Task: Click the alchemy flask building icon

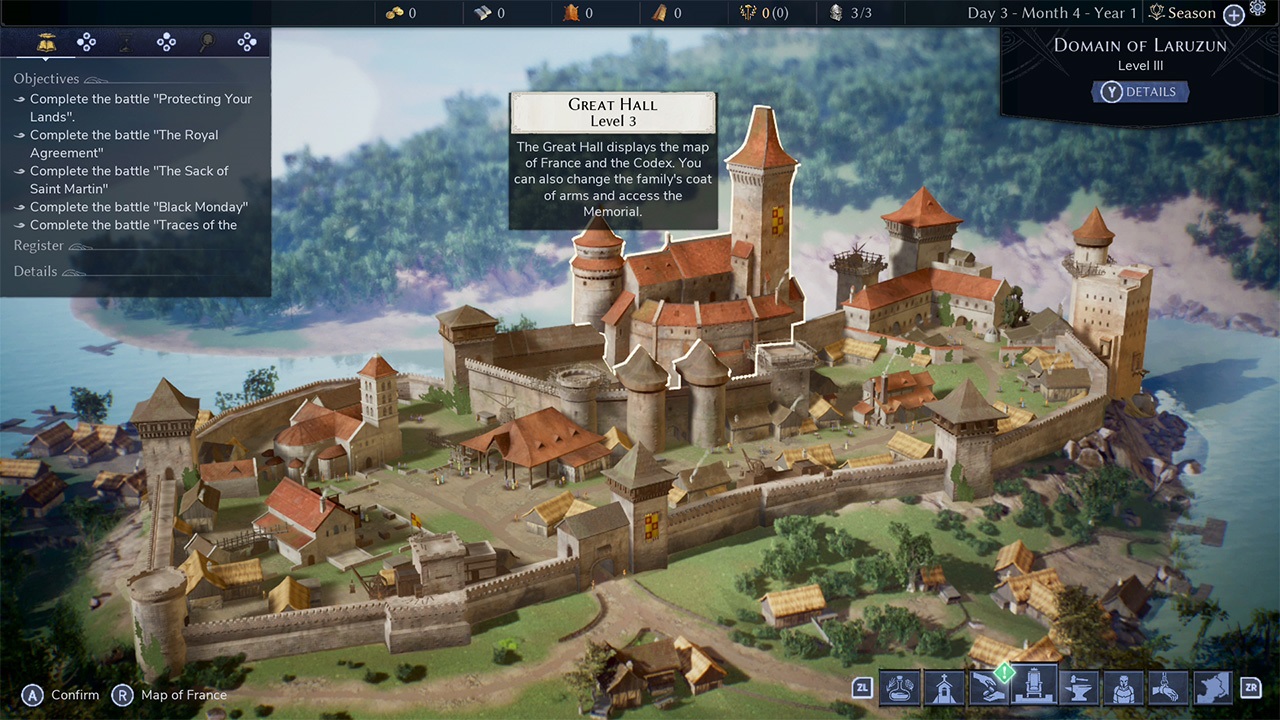Action: click(x=899, y=688)
